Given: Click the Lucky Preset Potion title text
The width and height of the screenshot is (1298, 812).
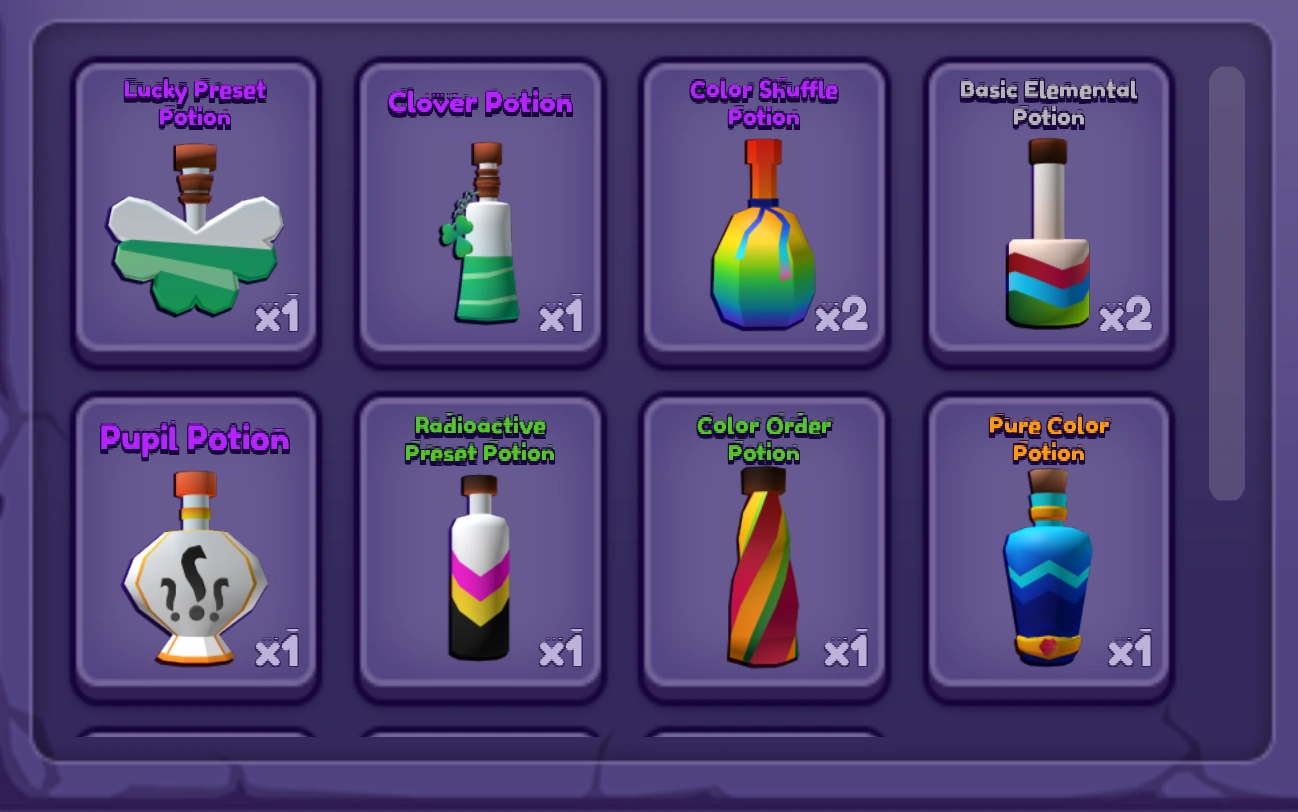Looking at the screenshot, I should point(195,103).
